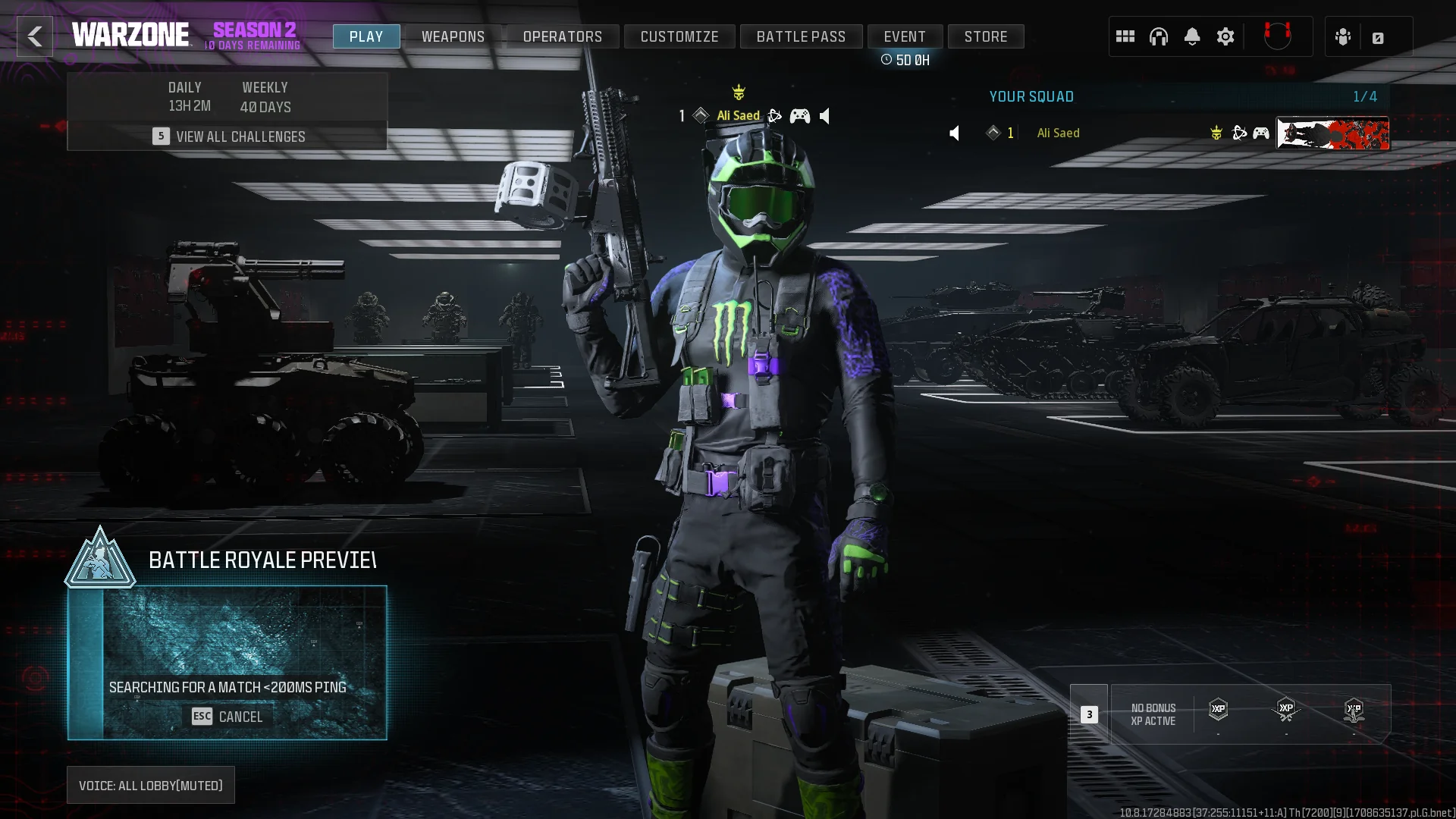Open the Customize tab

679,36
